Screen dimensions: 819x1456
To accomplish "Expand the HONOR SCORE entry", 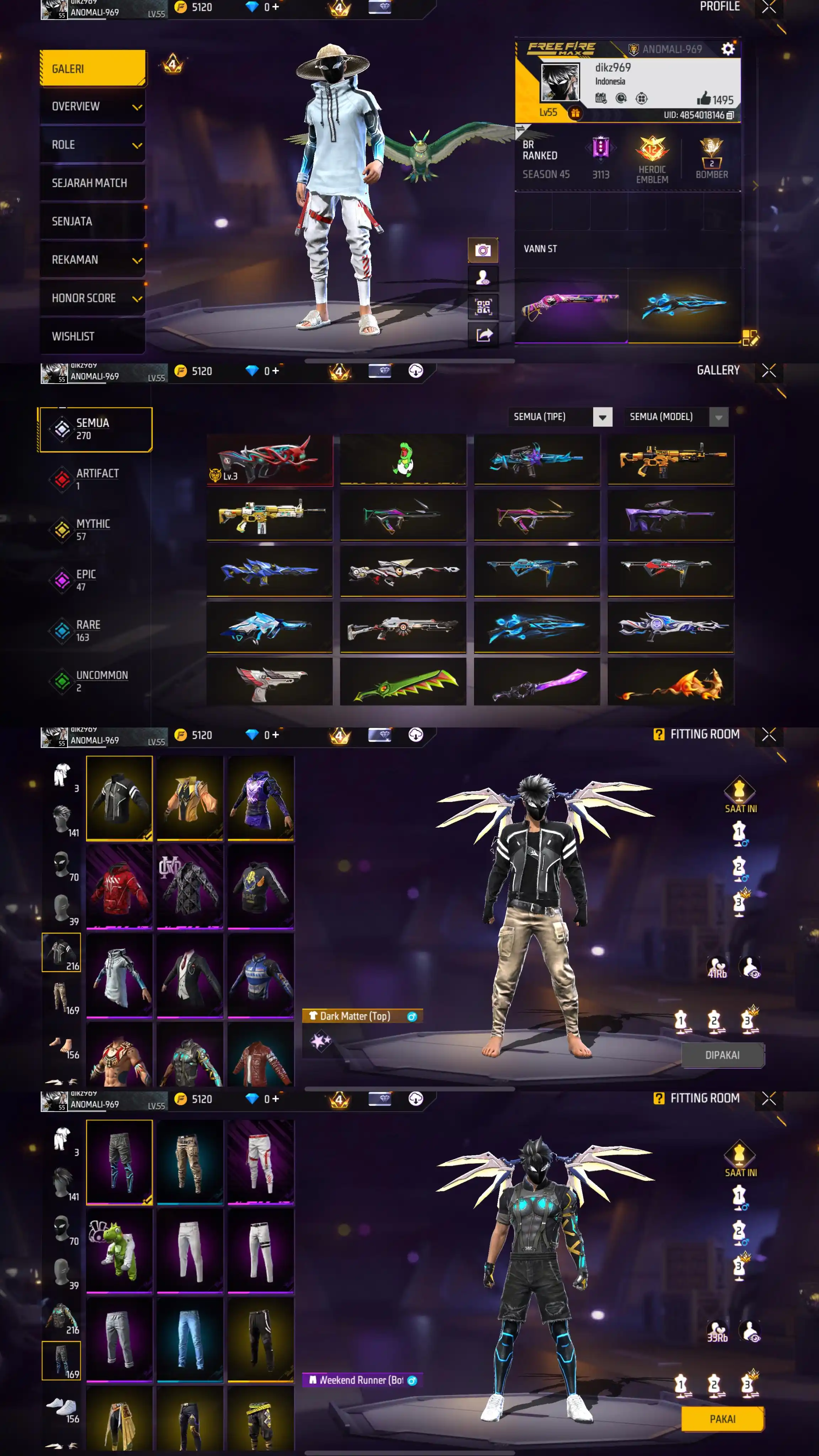I will click(x=93, y=298).
